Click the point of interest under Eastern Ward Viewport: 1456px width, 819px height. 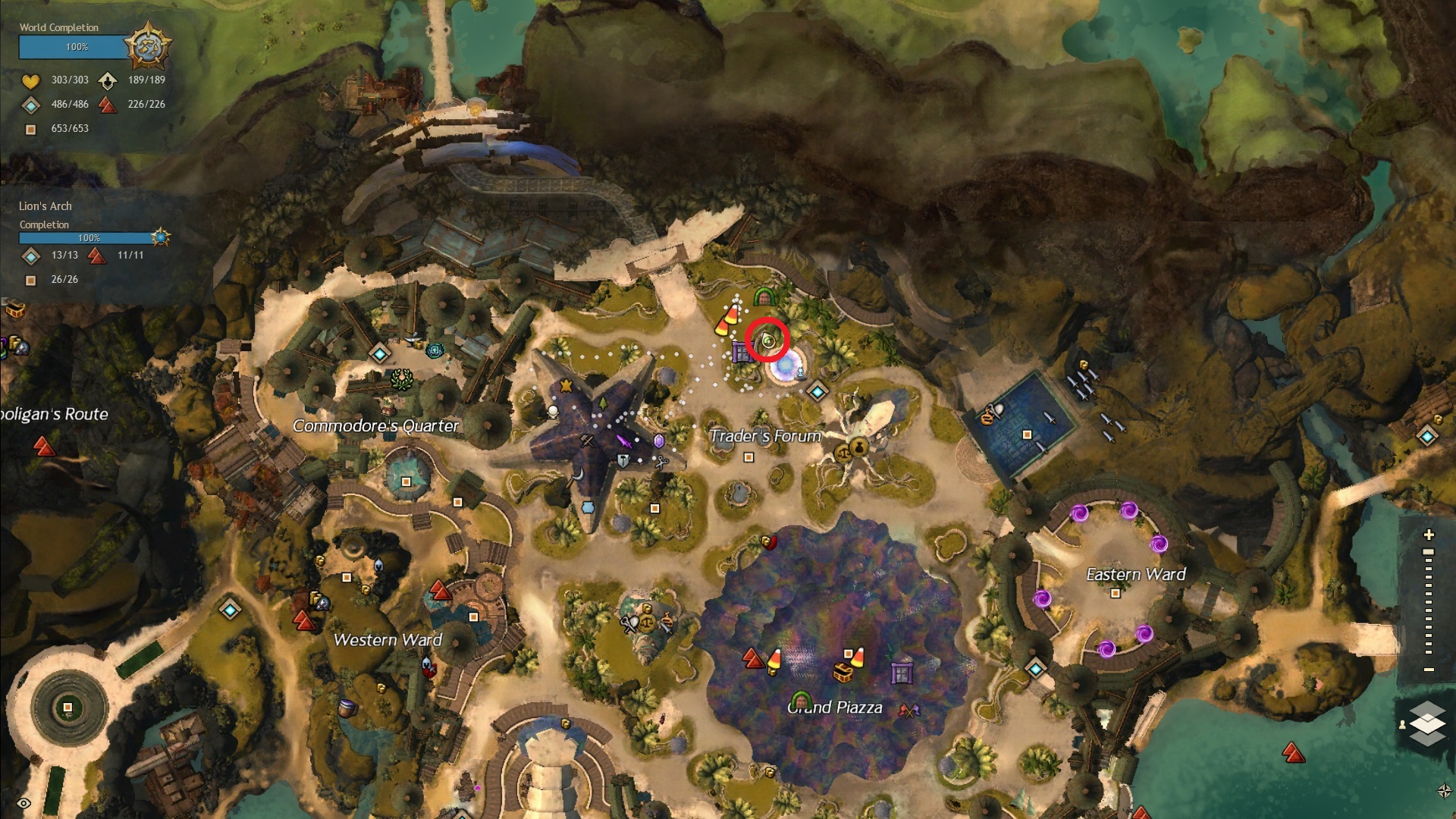[1115, 594]
